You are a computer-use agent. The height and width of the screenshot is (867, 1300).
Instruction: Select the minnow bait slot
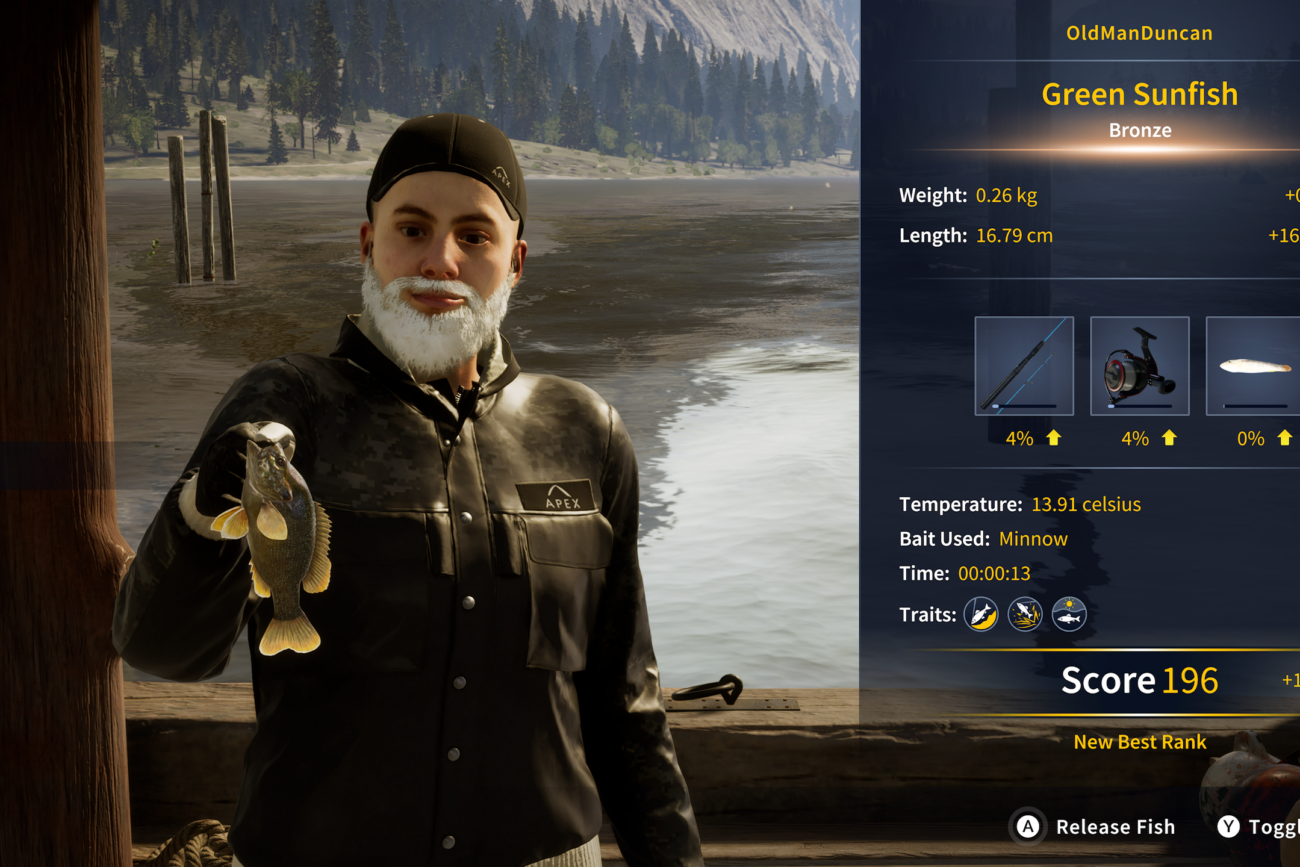tap(1254, 366)
